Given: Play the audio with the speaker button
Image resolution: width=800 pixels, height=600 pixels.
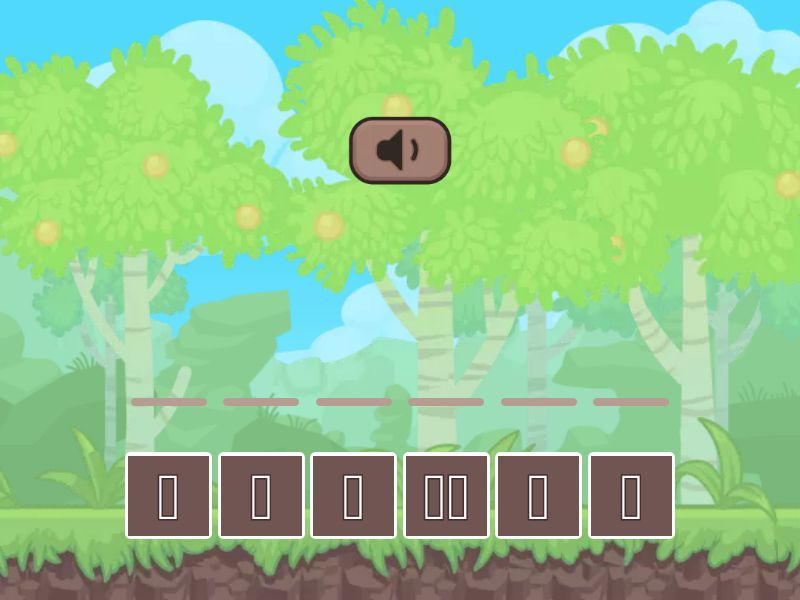Looking at the screenshot, I should click(400, 151).
